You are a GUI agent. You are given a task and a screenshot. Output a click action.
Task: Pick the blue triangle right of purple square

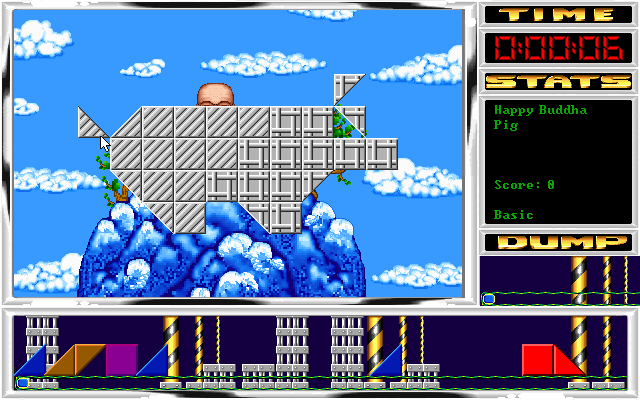pos(157,364)
